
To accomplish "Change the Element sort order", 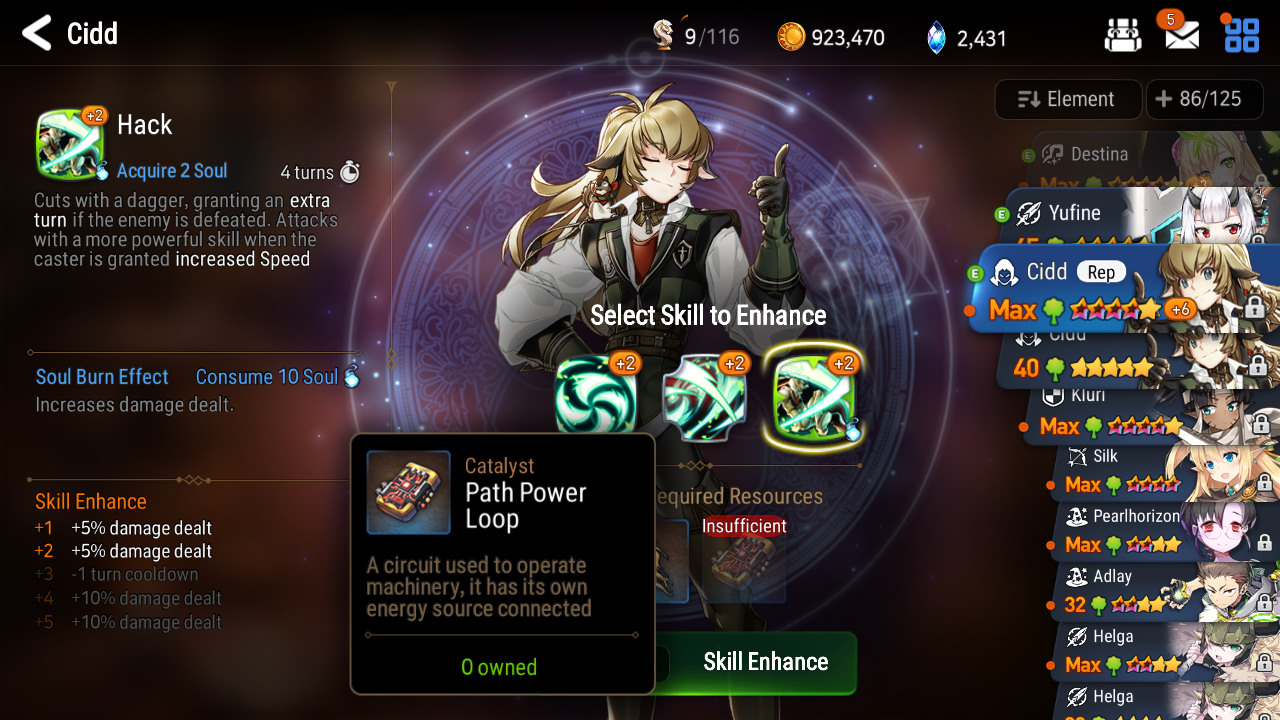I will click(x=1067, y=99).
